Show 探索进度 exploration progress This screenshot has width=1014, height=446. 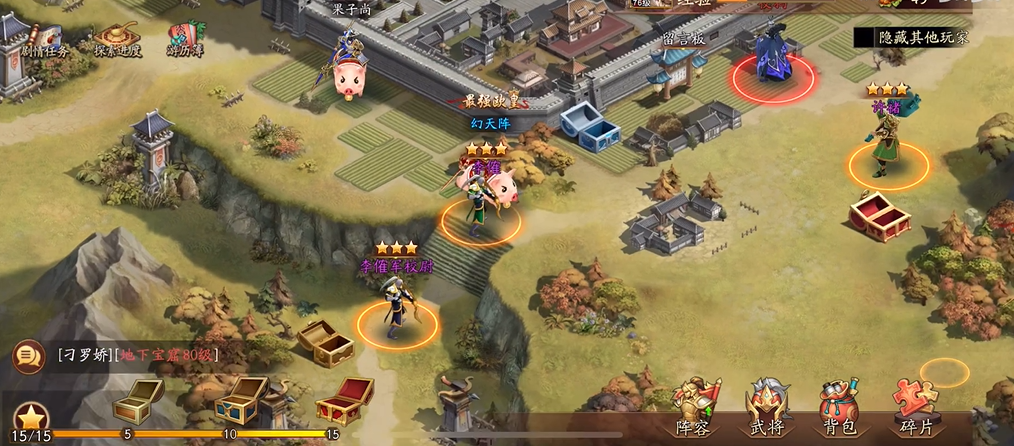coord(119,40)
